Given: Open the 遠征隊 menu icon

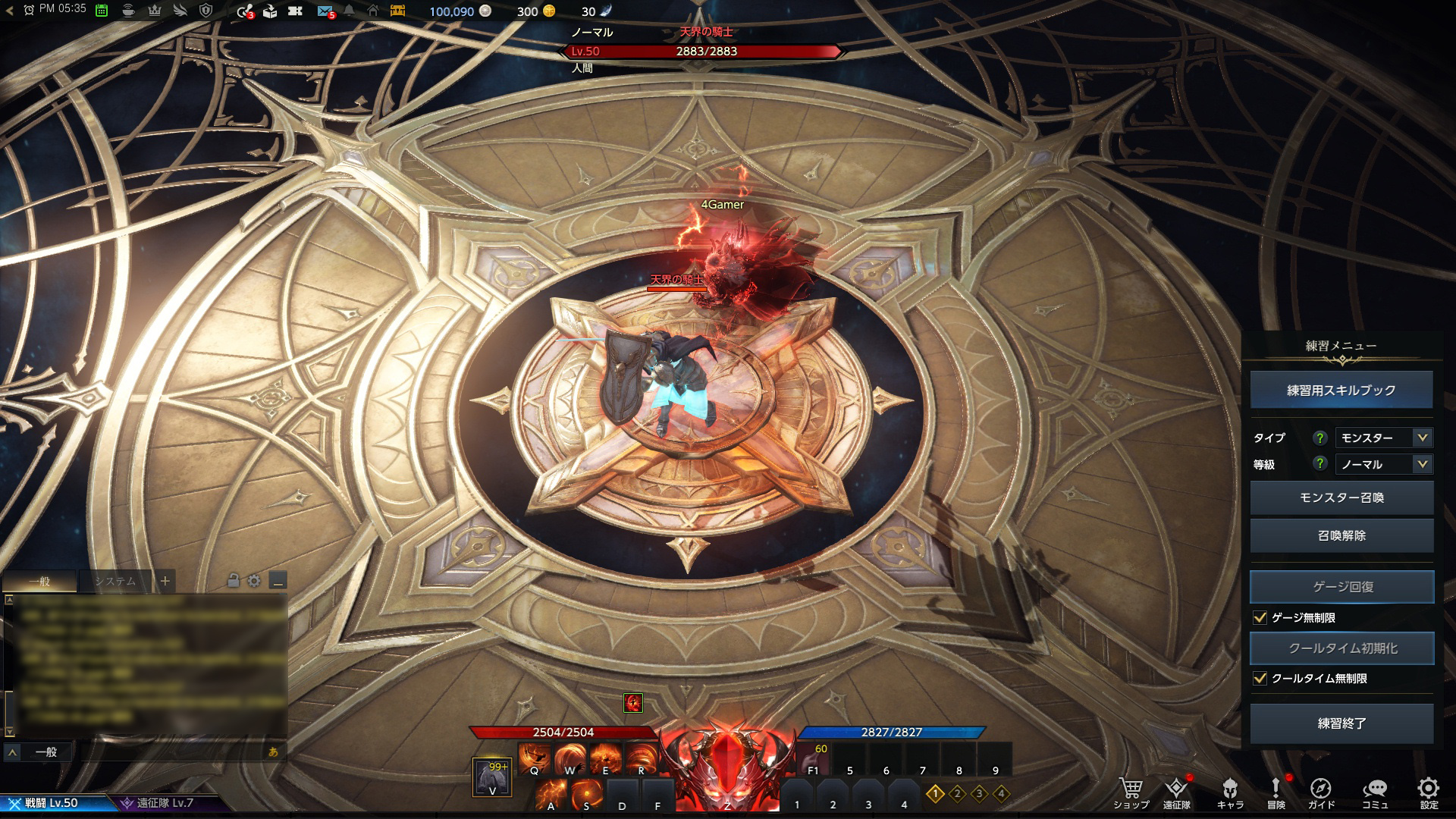Looking at the screenshot, I should (1176, 789).
